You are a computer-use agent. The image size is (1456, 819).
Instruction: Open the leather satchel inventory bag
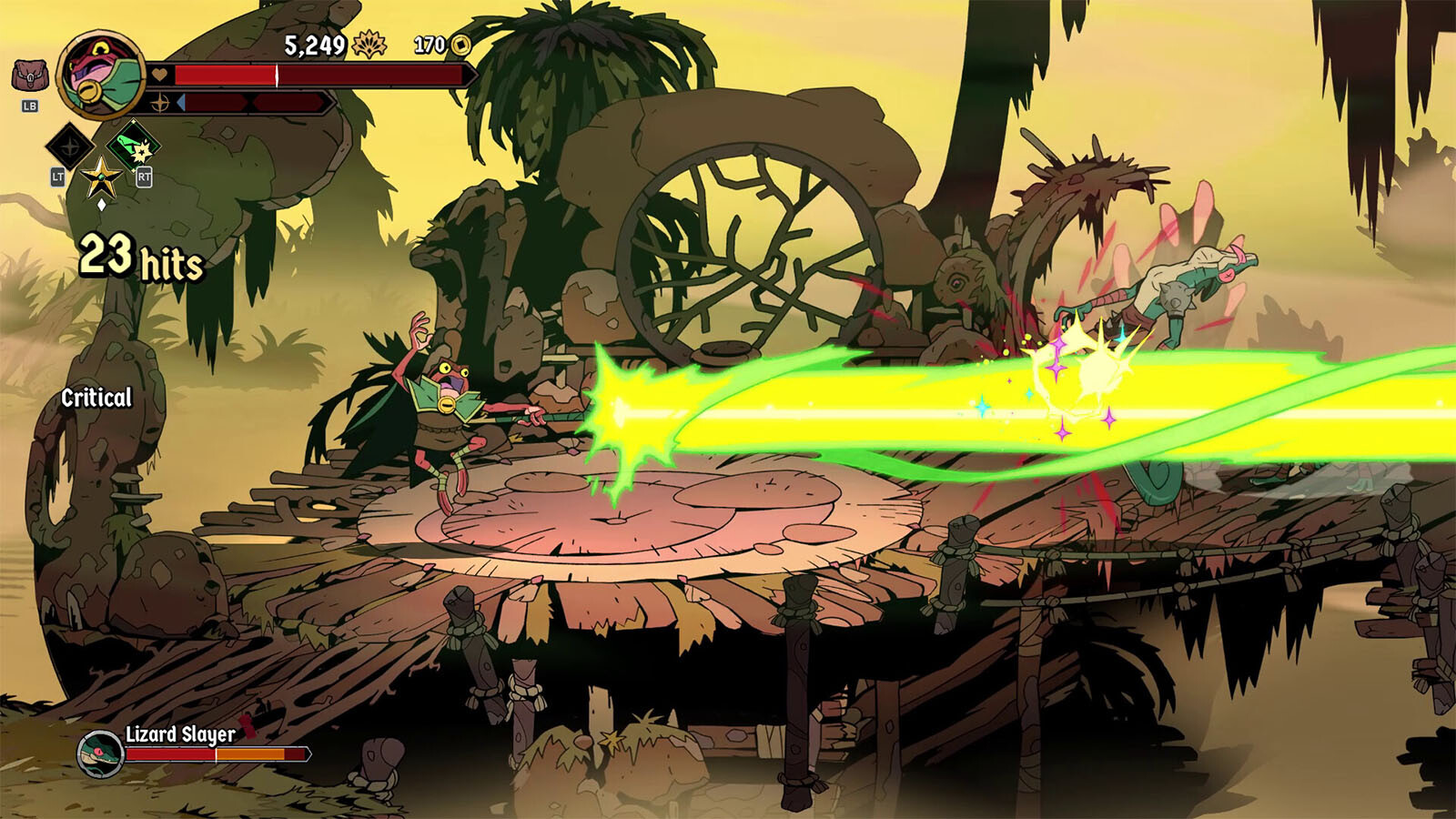29,76
